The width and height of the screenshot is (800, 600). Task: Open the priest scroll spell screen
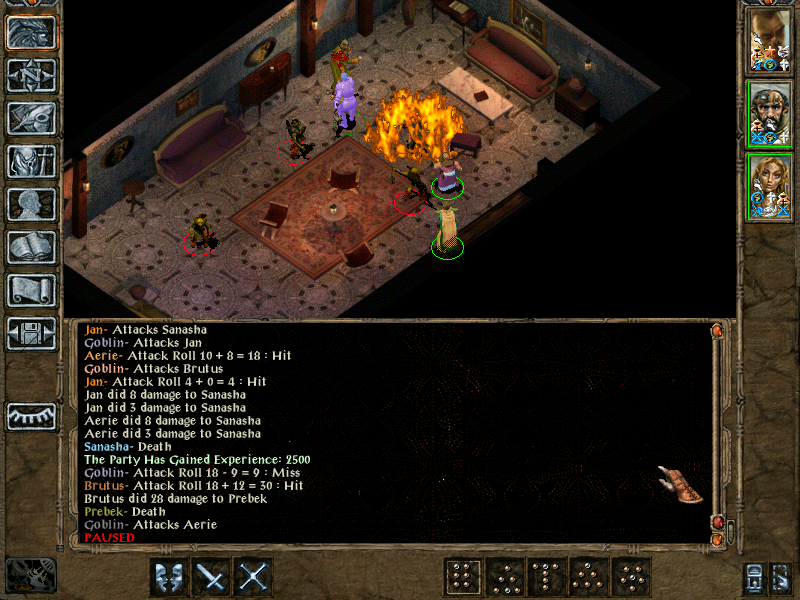31,290
